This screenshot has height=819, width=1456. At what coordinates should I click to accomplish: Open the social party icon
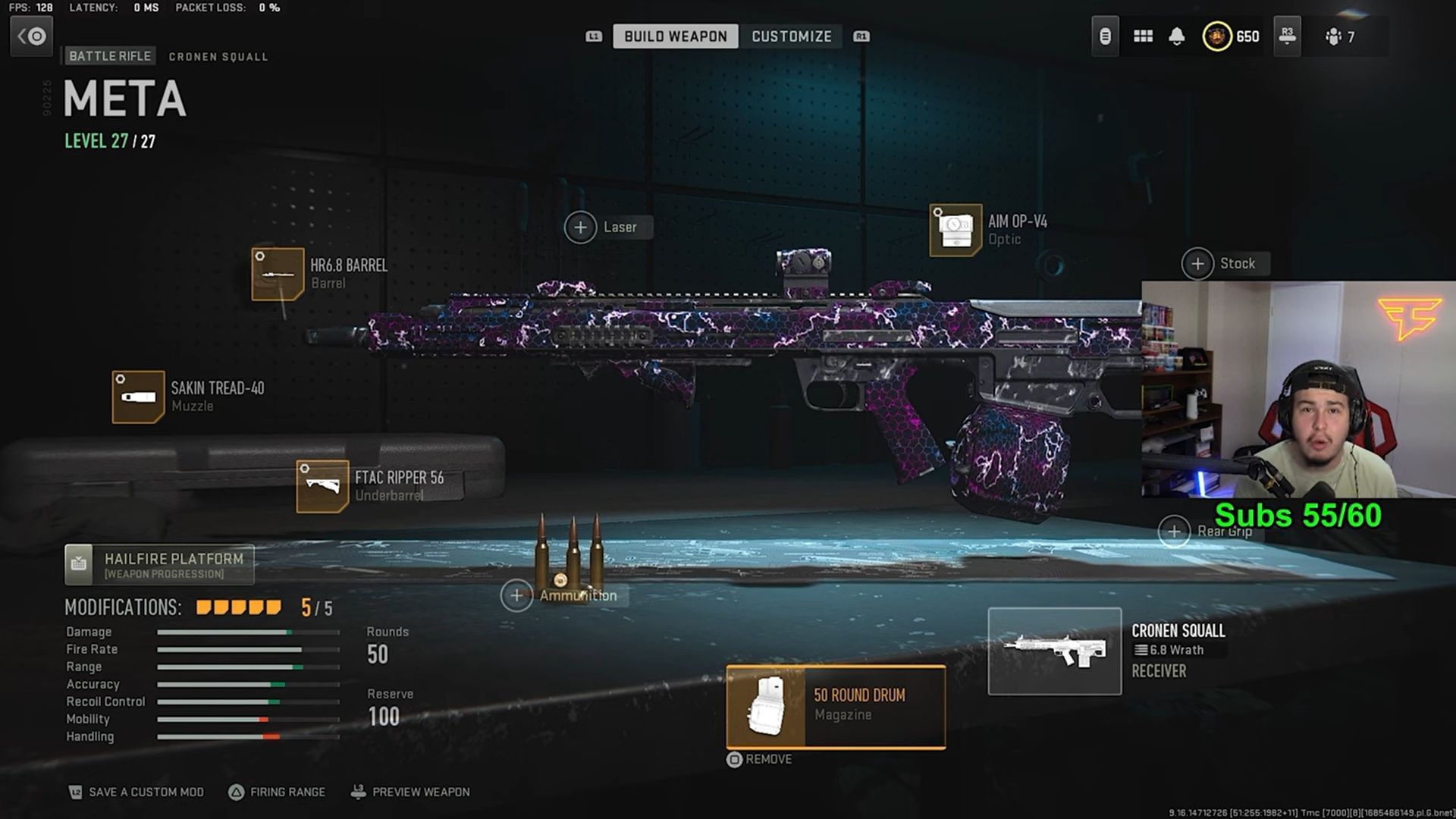[x=1339, y=36]
